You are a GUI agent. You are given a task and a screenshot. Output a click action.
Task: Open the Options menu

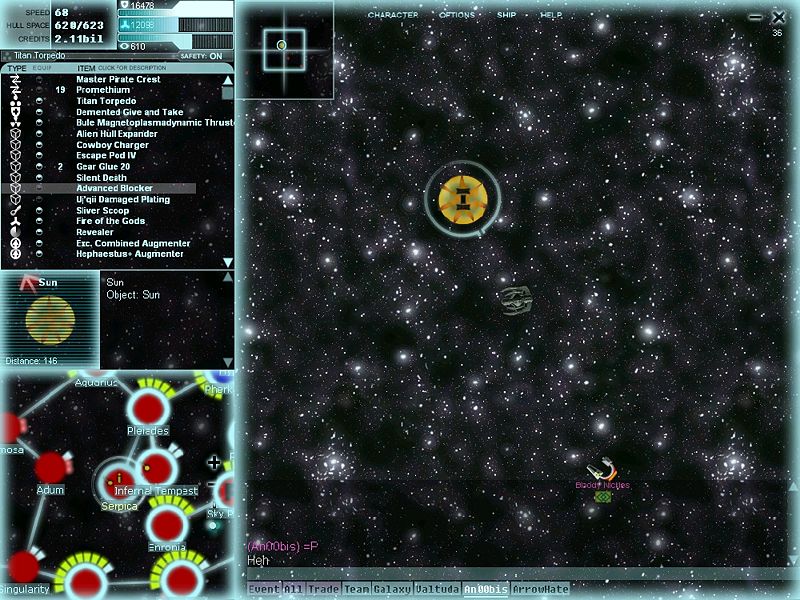(x=456, y=16)
